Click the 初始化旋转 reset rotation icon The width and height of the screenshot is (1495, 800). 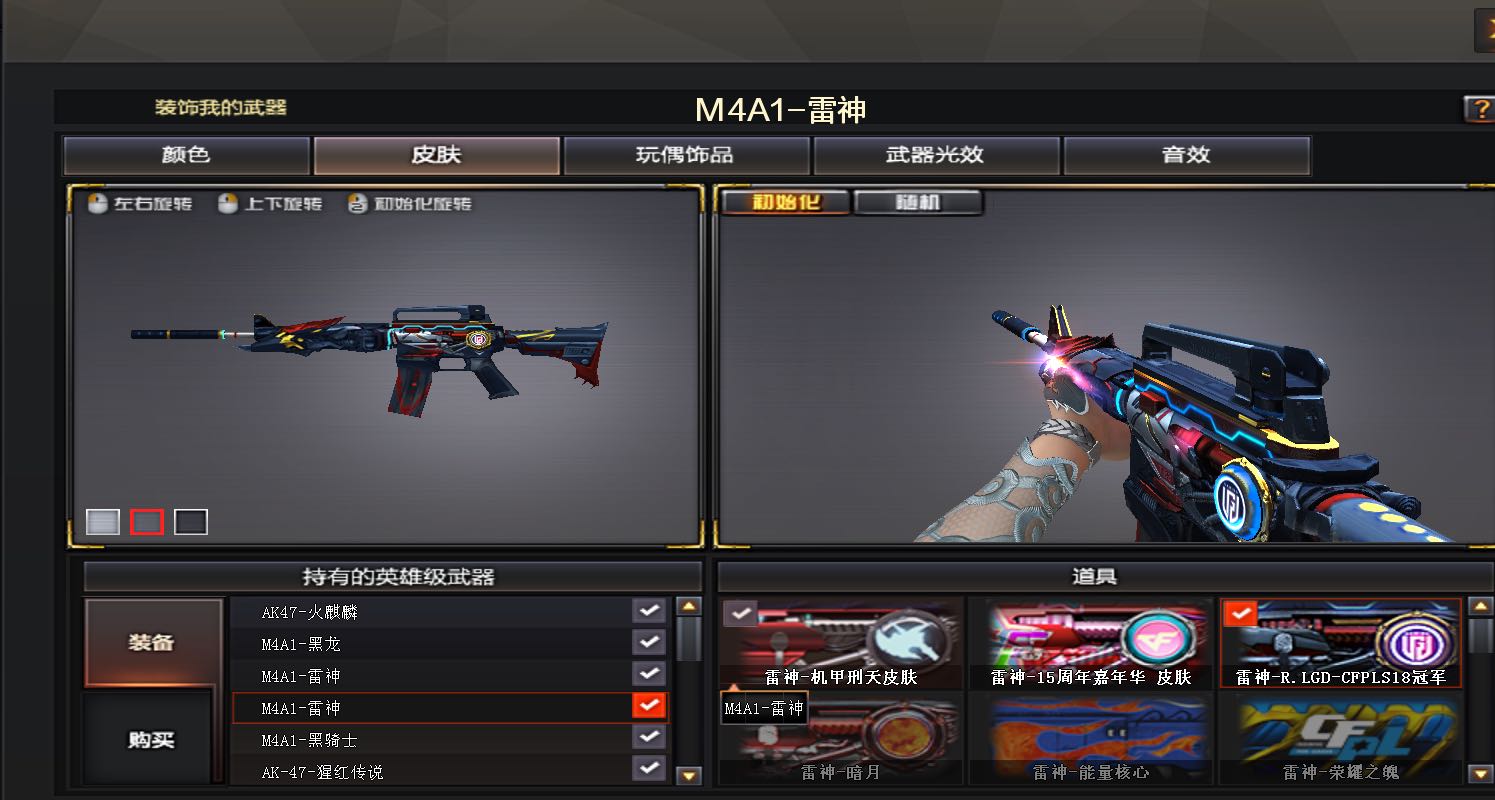[x=357, y=203]
